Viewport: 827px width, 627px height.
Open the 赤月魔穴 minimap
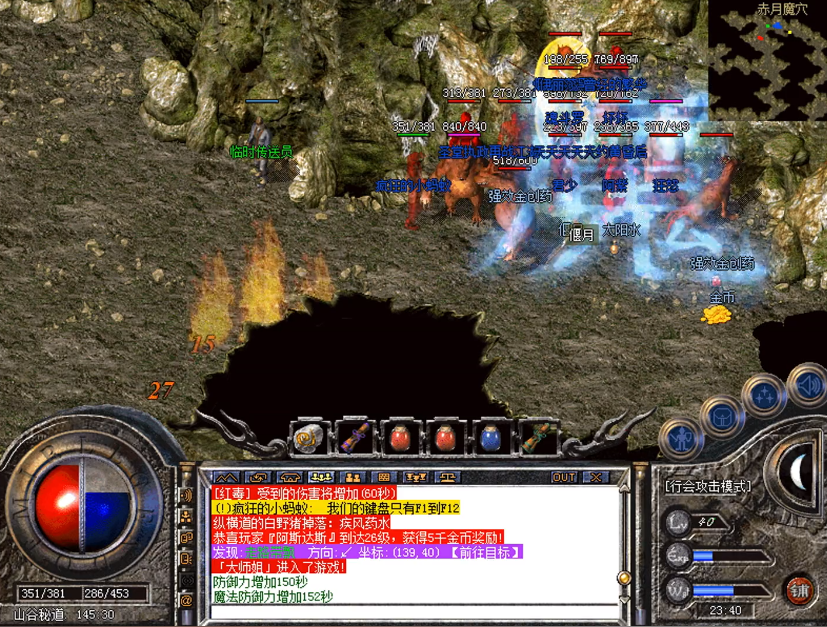tap(767, 60)
